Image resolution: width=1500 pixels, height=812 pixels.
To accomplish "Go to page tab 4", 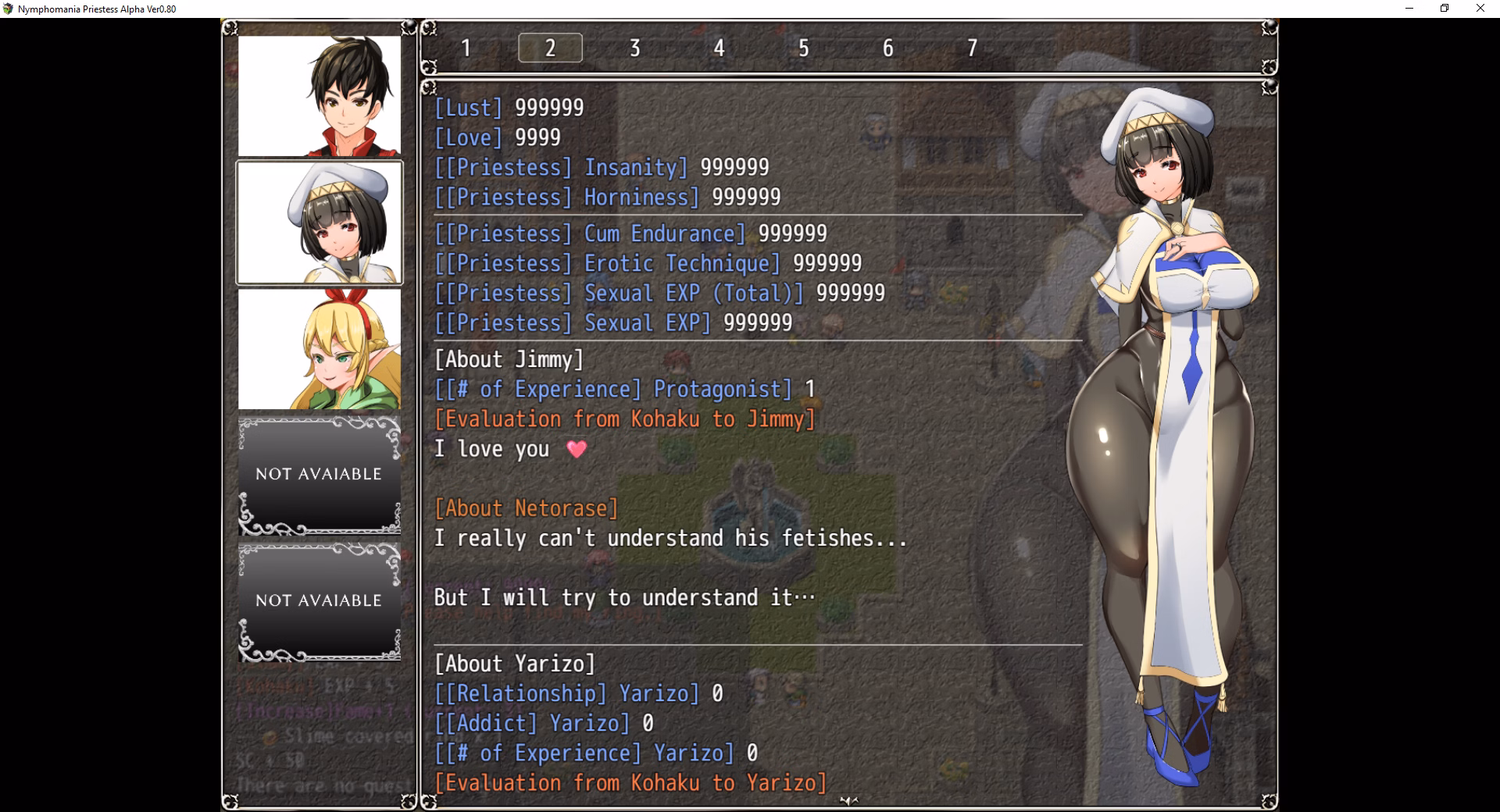I will 719,48.
